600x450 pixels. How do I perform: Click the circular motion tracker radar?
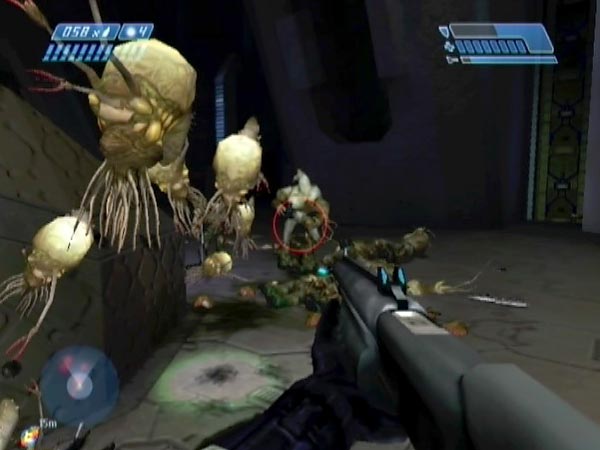coord(79,386)
